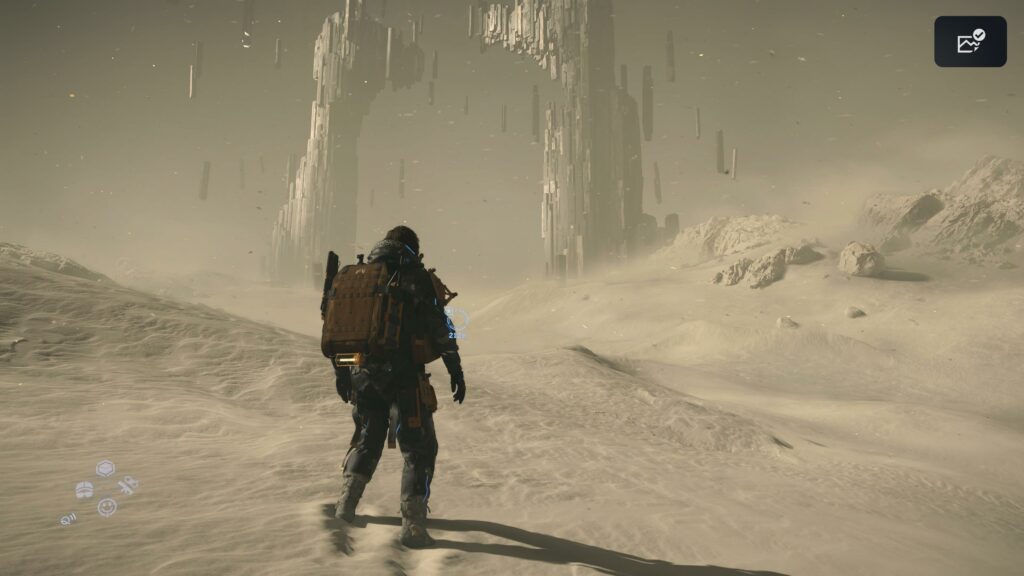This screenshot has height=576, width=1024.
Task: Open the screenshot saved notification
Action: coord(970,42)
